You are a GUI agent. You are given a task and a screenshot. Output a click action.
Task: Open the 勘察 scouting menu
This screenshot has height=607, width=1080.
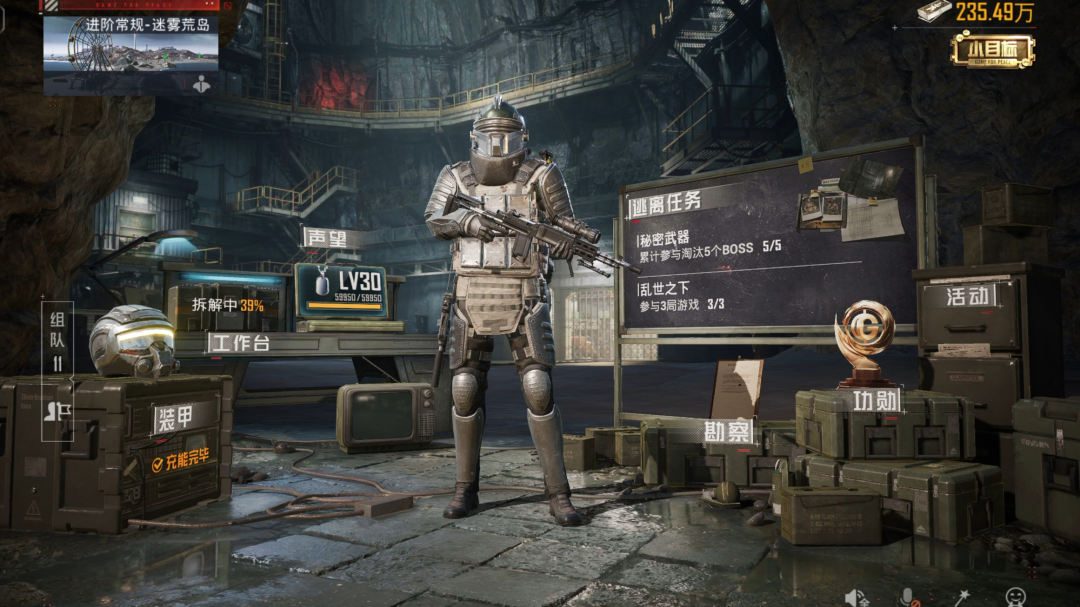[x=728, y=432]
